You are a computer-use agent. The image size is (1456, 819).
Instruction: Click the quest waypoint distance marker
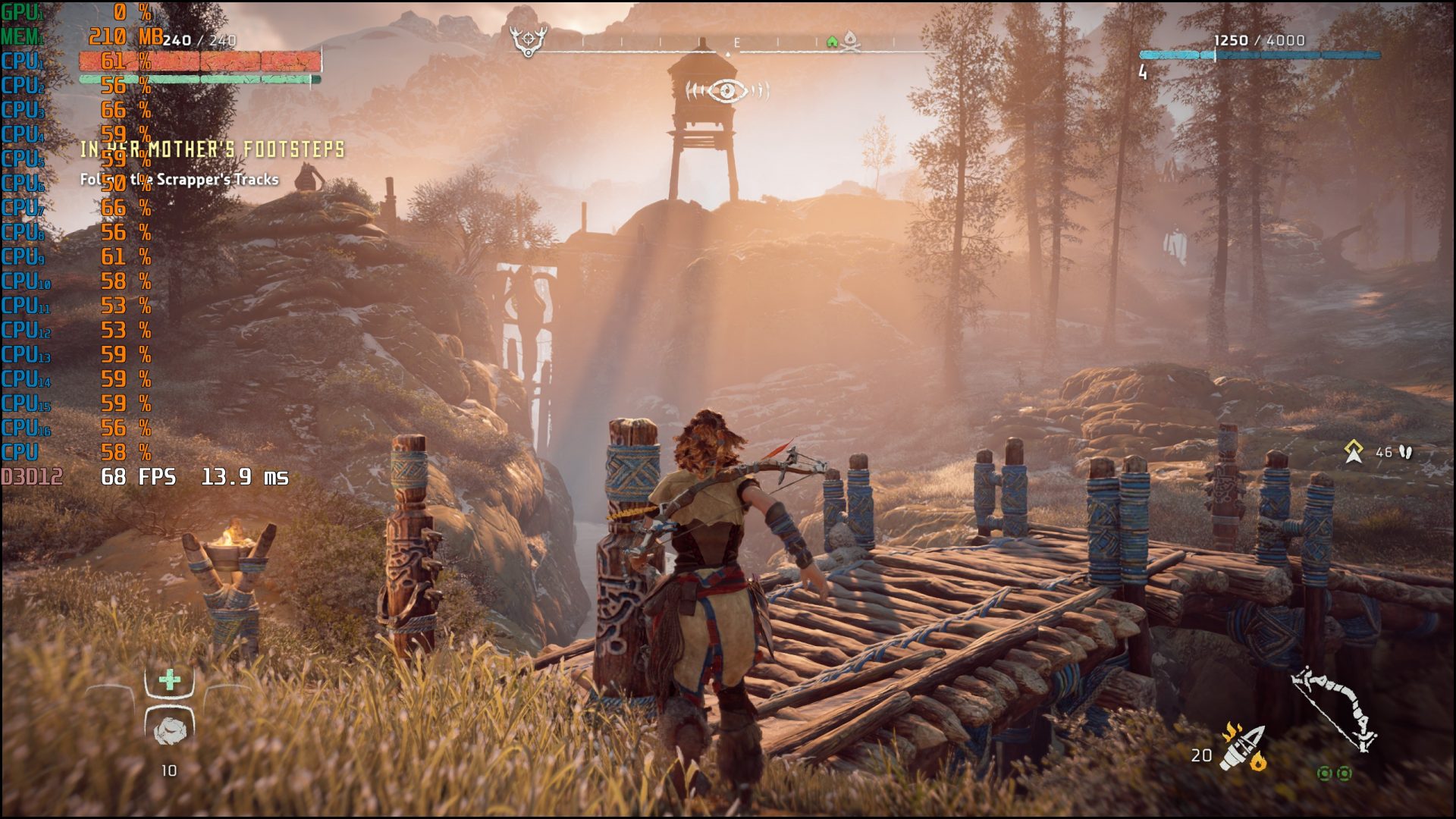coord(1354,452)
